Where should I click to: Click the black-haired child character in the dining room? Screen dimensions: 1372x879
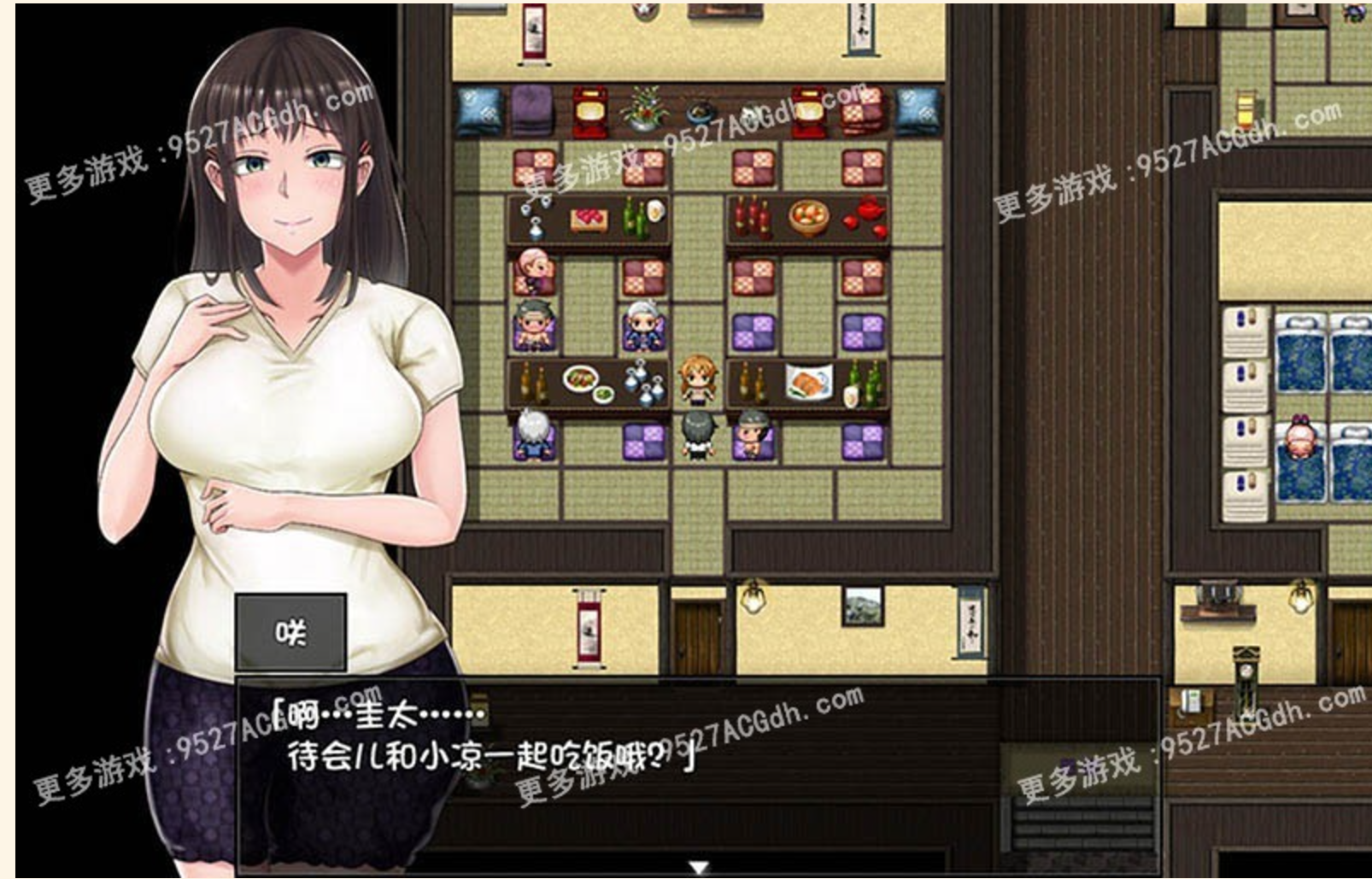click(x=697, y=436)
